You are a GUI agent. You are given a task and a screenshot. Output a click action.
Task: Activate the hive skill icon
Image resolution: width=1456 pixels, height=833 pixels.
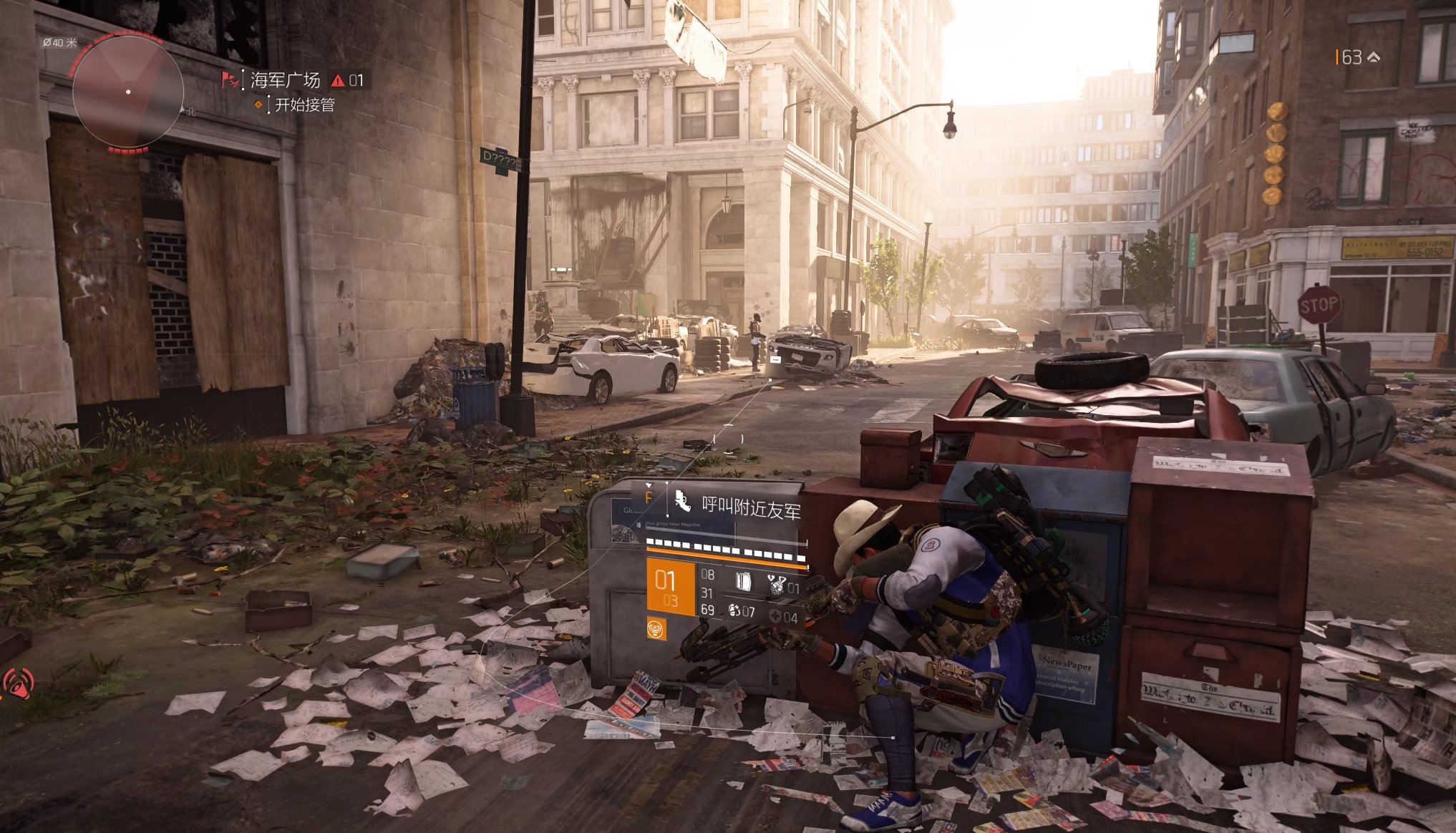click(776, 584)
